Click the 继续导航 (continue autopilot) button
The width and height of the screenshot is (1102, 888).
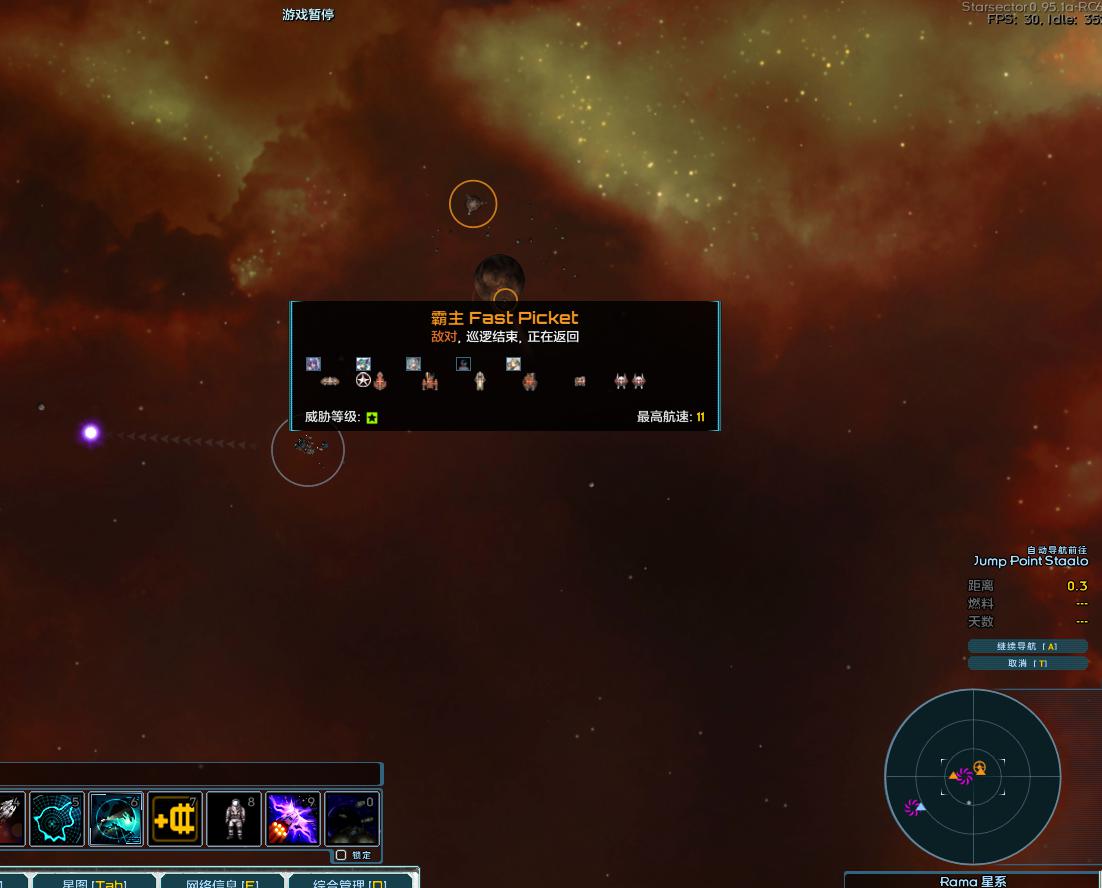coord(1027,646)
